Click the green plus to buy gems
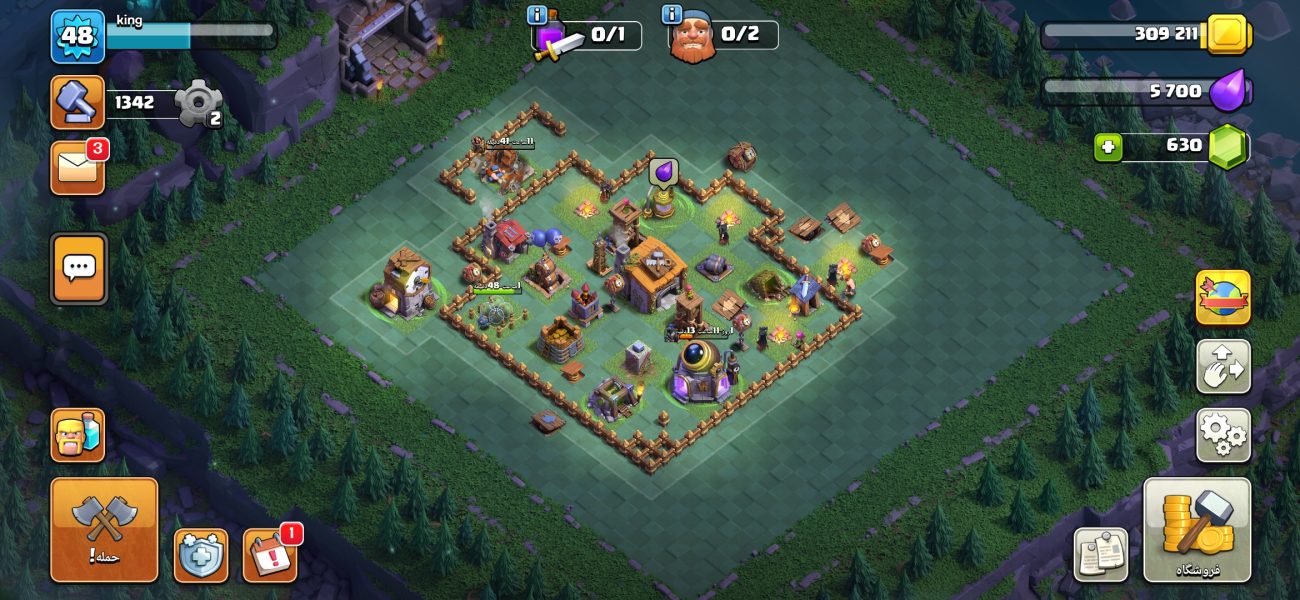This screenshot has width=1300, height=600. pyautogui.click(x=1108, y=147)
